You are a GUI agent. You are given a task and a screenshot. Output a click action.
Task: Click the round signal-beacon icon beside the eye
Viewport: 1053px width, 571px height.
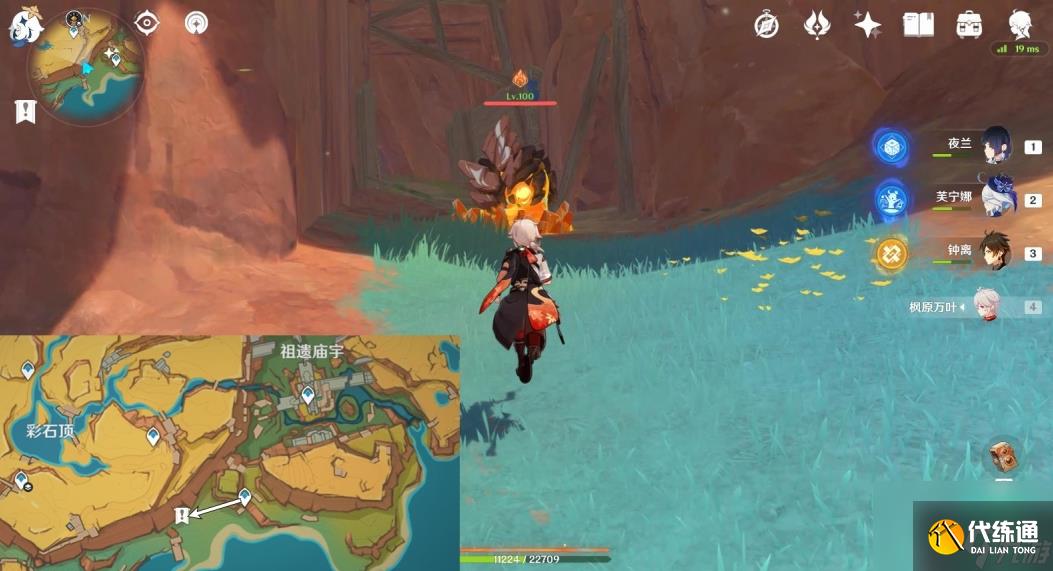point(196,22)
